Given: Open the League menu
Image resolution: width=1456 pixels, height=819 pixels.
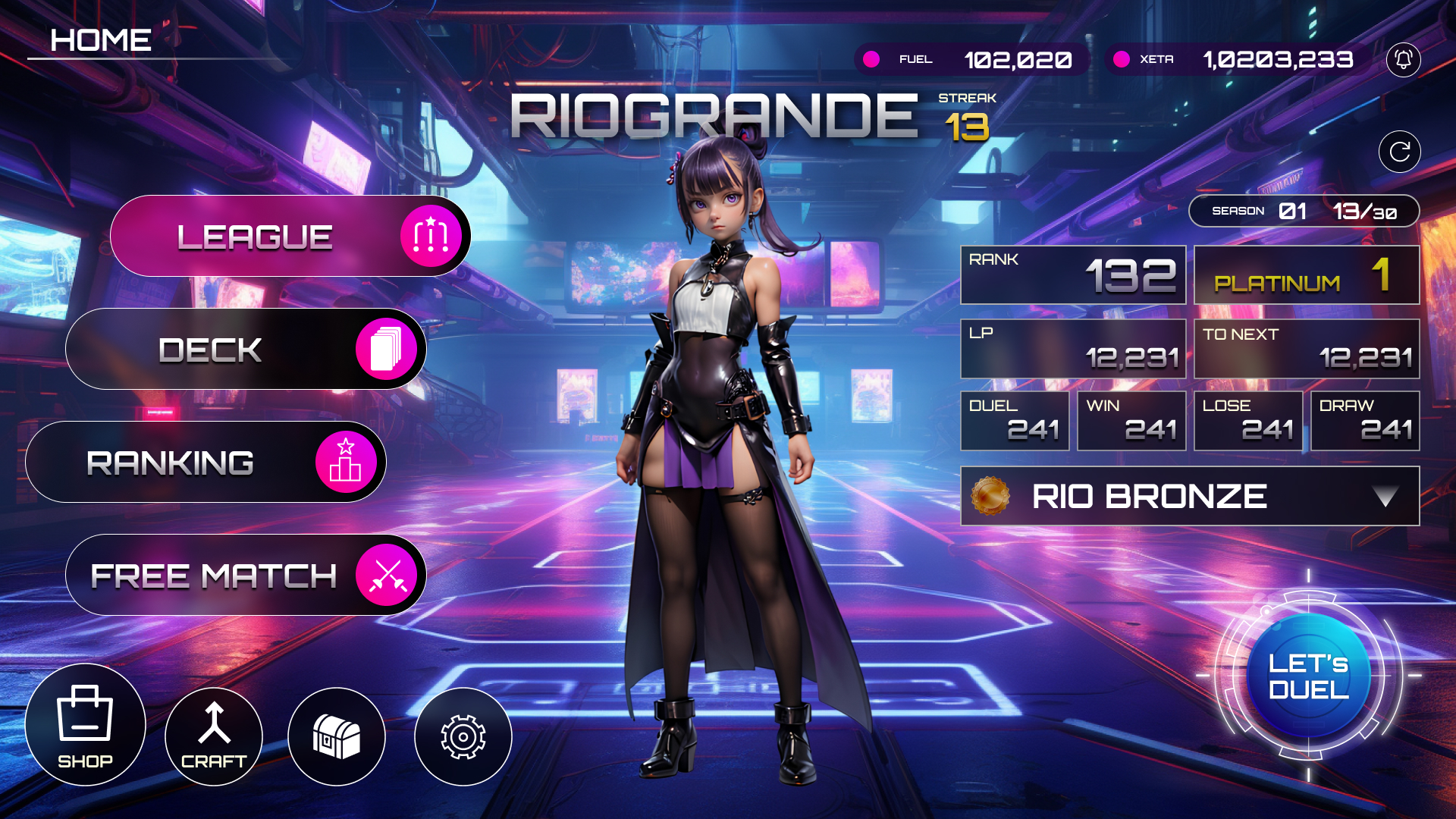Looking at the screenshot, I should (x=290, y=237).
